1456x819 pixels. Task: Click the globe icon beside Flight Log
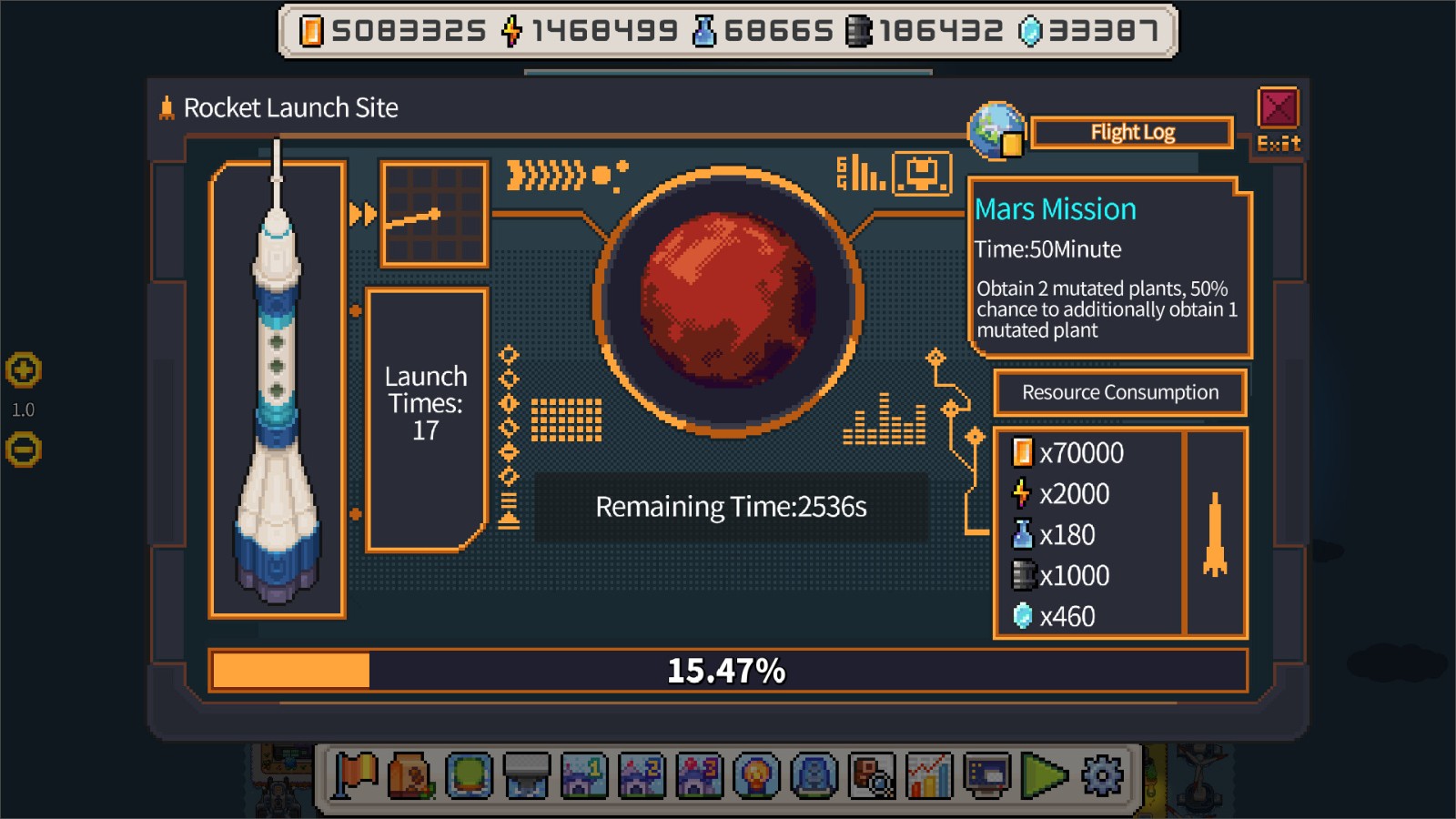point(997,131)
